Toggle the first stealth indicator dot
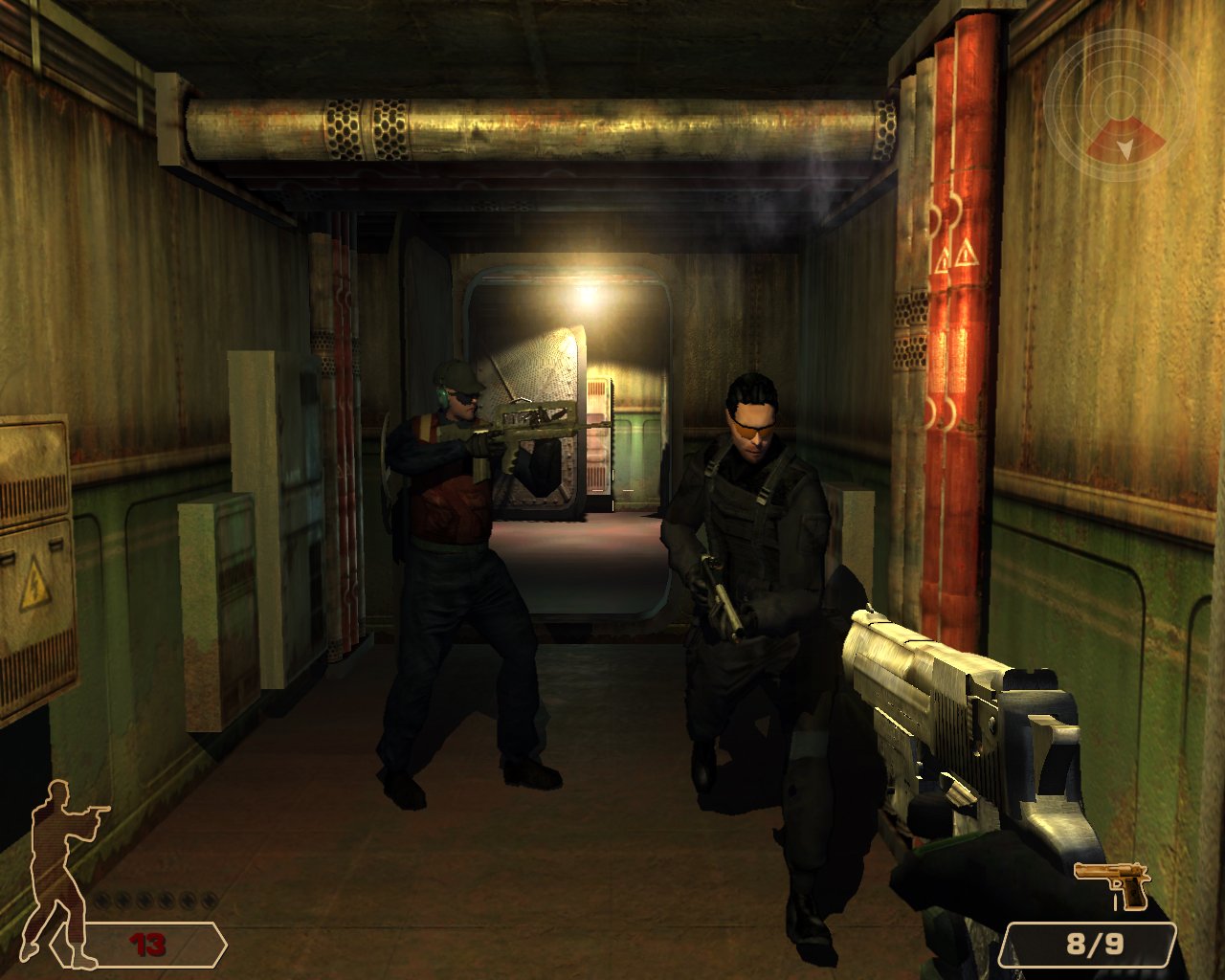The width and height of the screenshot is (1225, 980). [x=101, y=901]
